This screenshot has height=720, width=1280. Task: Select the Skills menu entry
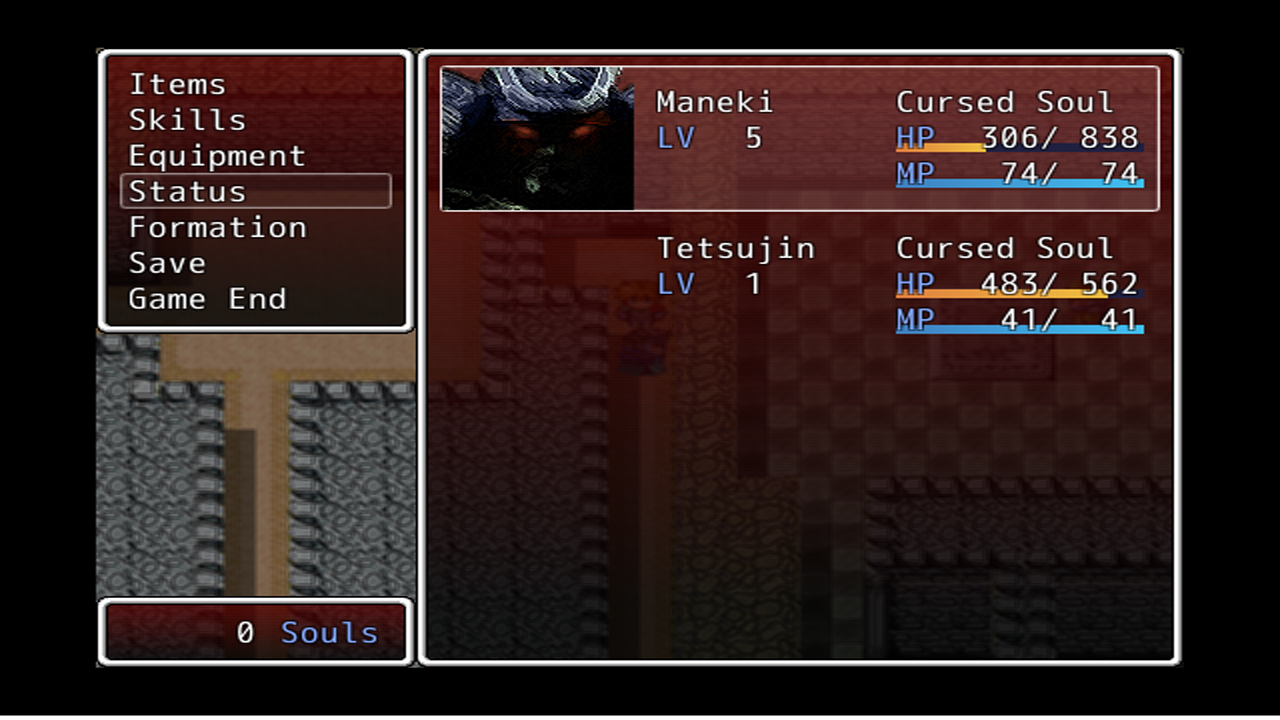pyautogui.click(x=188, y=119)
